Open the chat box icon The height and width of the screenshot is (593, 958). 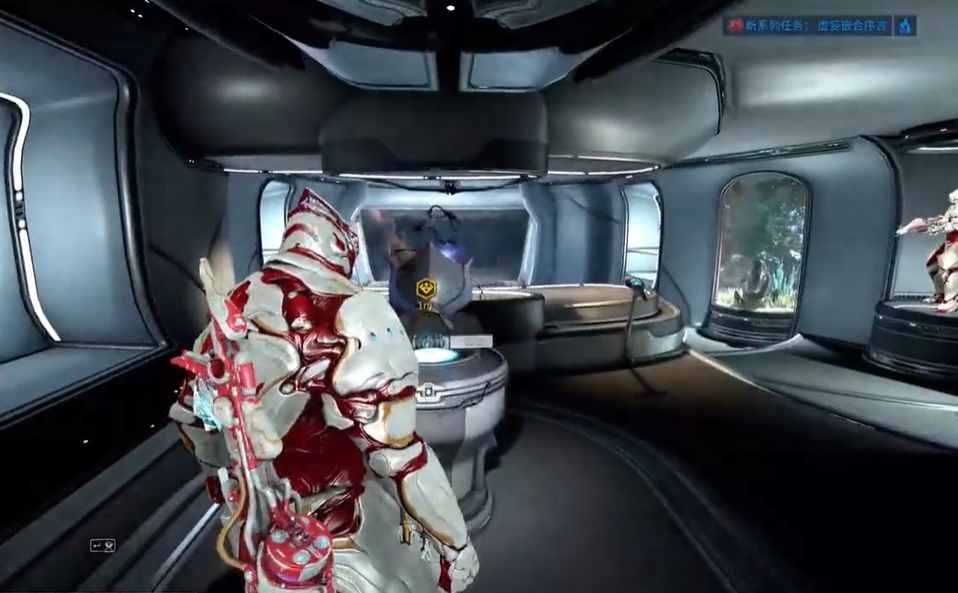click(102, 545)
